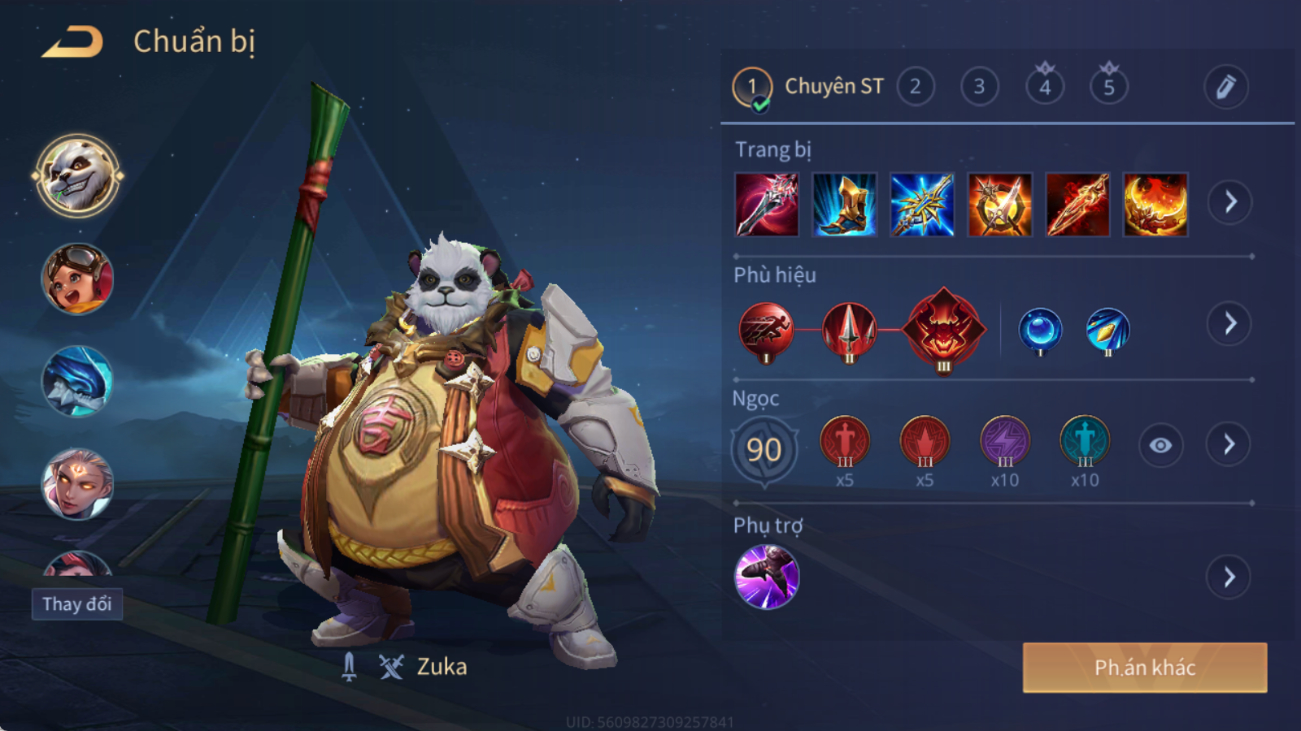Image resolution: width=1301 pixels, height=731 pixels.
Task: Select the purple Phụ trợ spell icon
Action: tap(767, 577)
